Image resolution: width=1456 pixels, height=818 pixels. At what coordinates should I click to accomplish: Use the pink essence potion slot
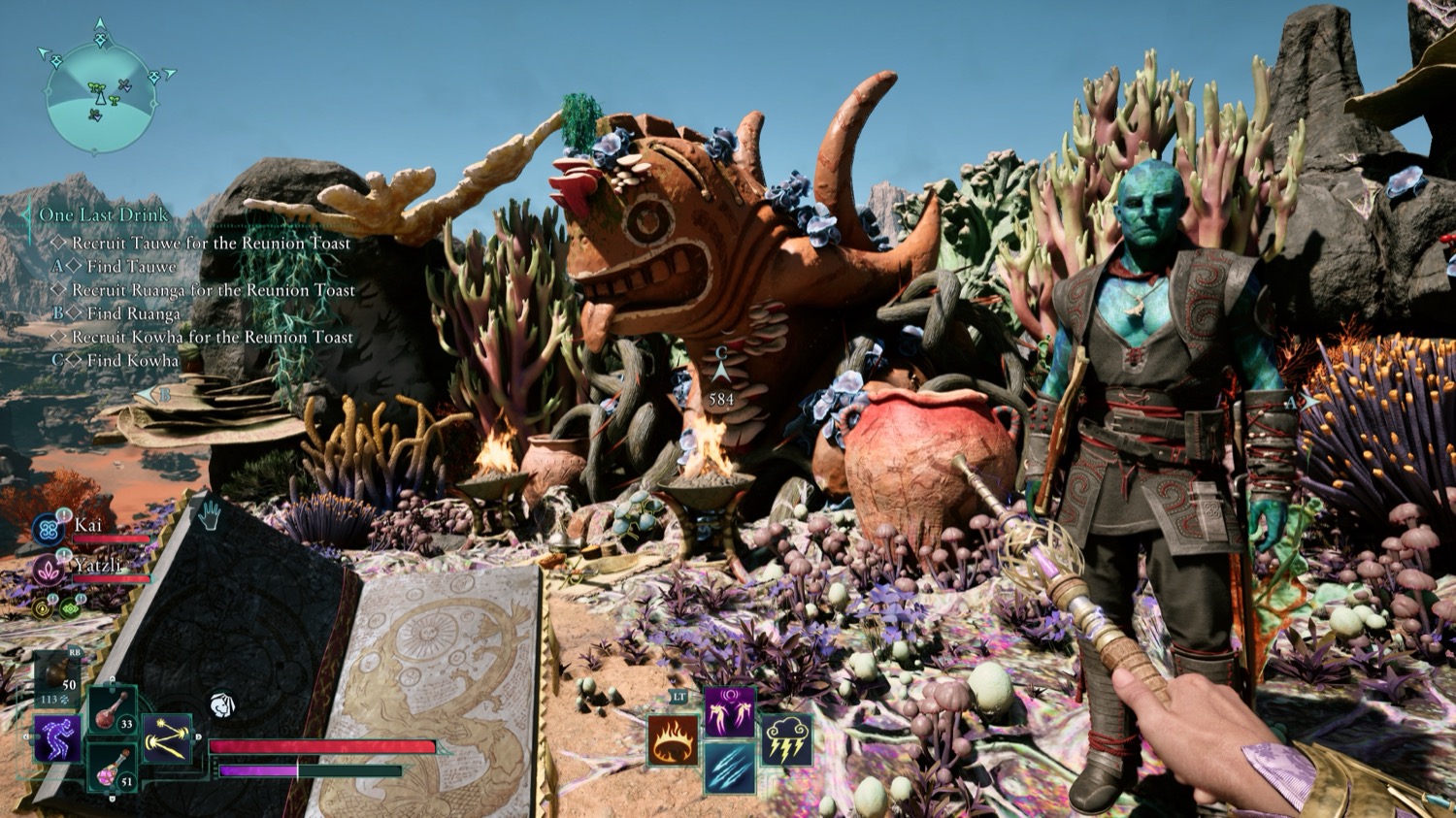tap(111, 769)
